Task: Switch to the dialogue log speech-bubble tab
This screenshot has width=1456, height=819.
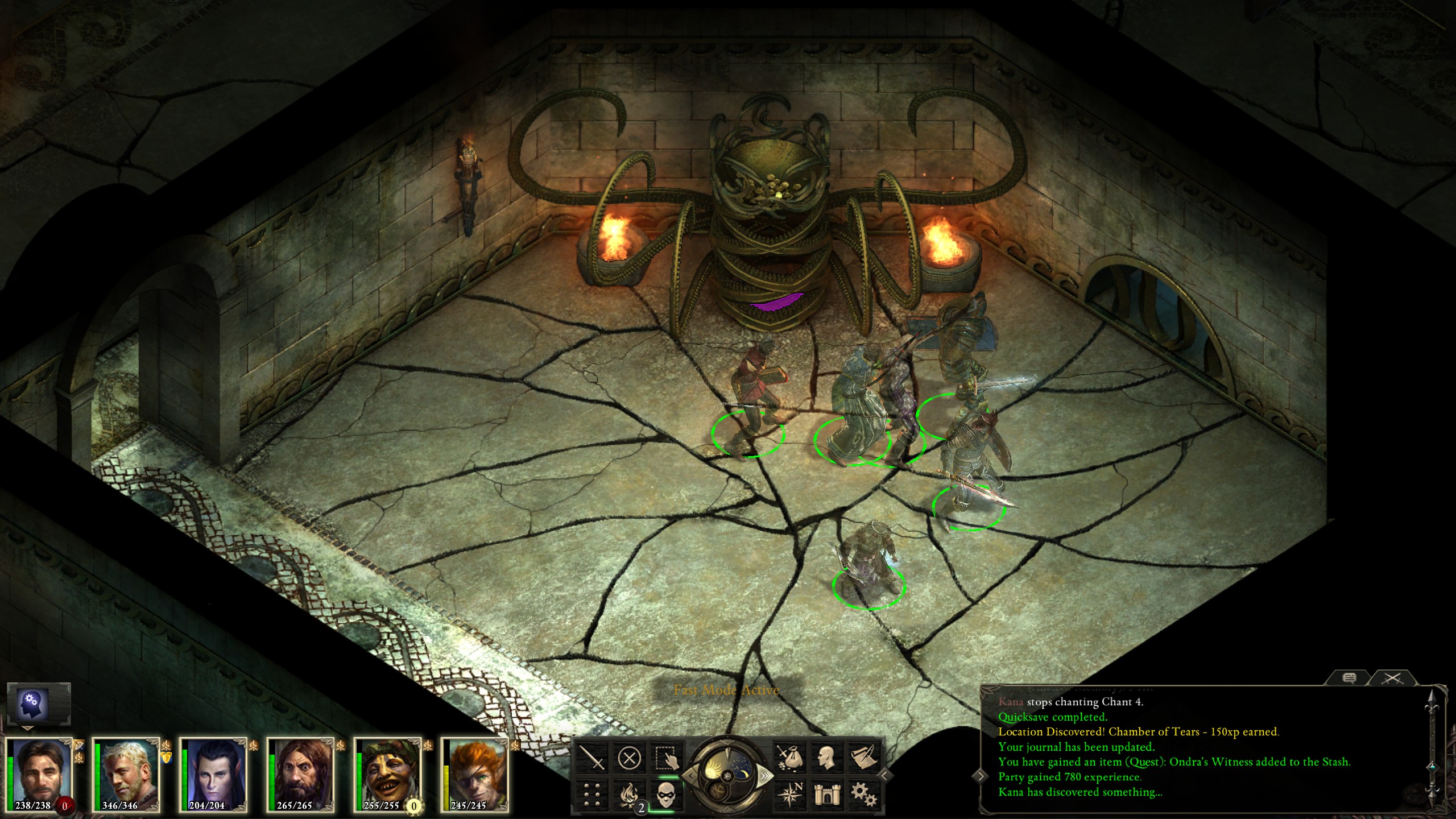Action: pos(1349,678)
